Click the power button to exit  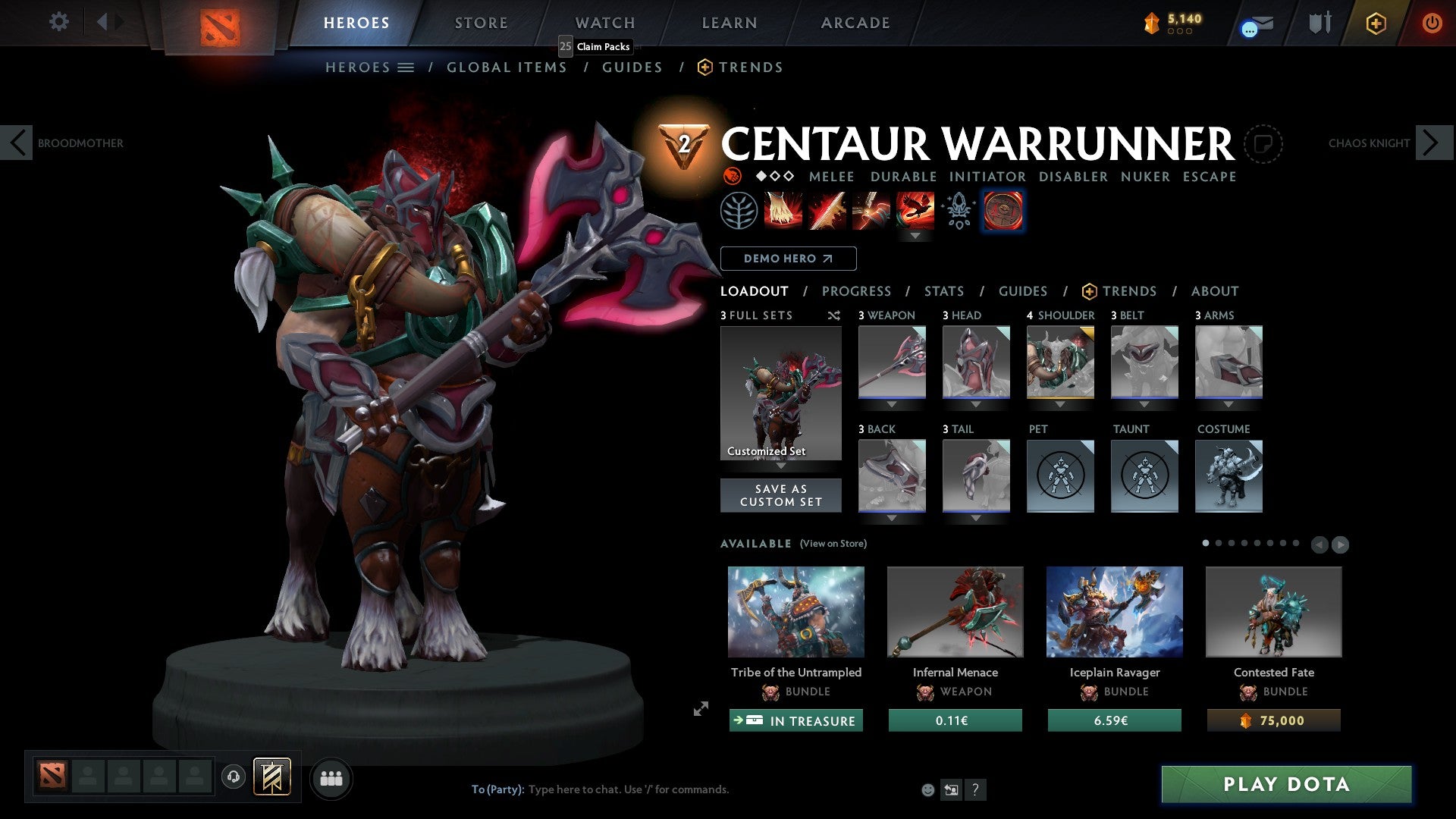point(1434,23)
